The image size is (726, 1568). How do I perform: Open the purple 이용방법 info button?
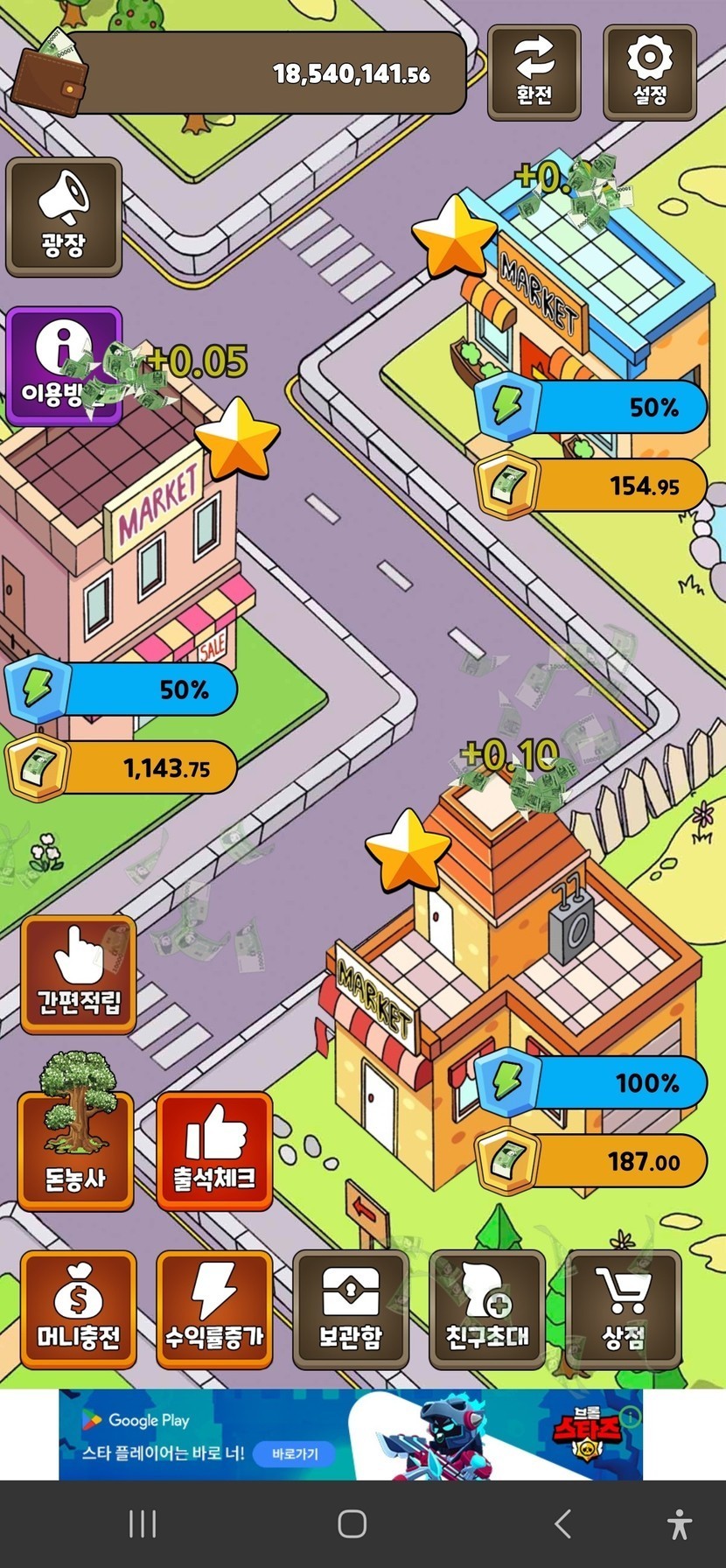point(64,366)
